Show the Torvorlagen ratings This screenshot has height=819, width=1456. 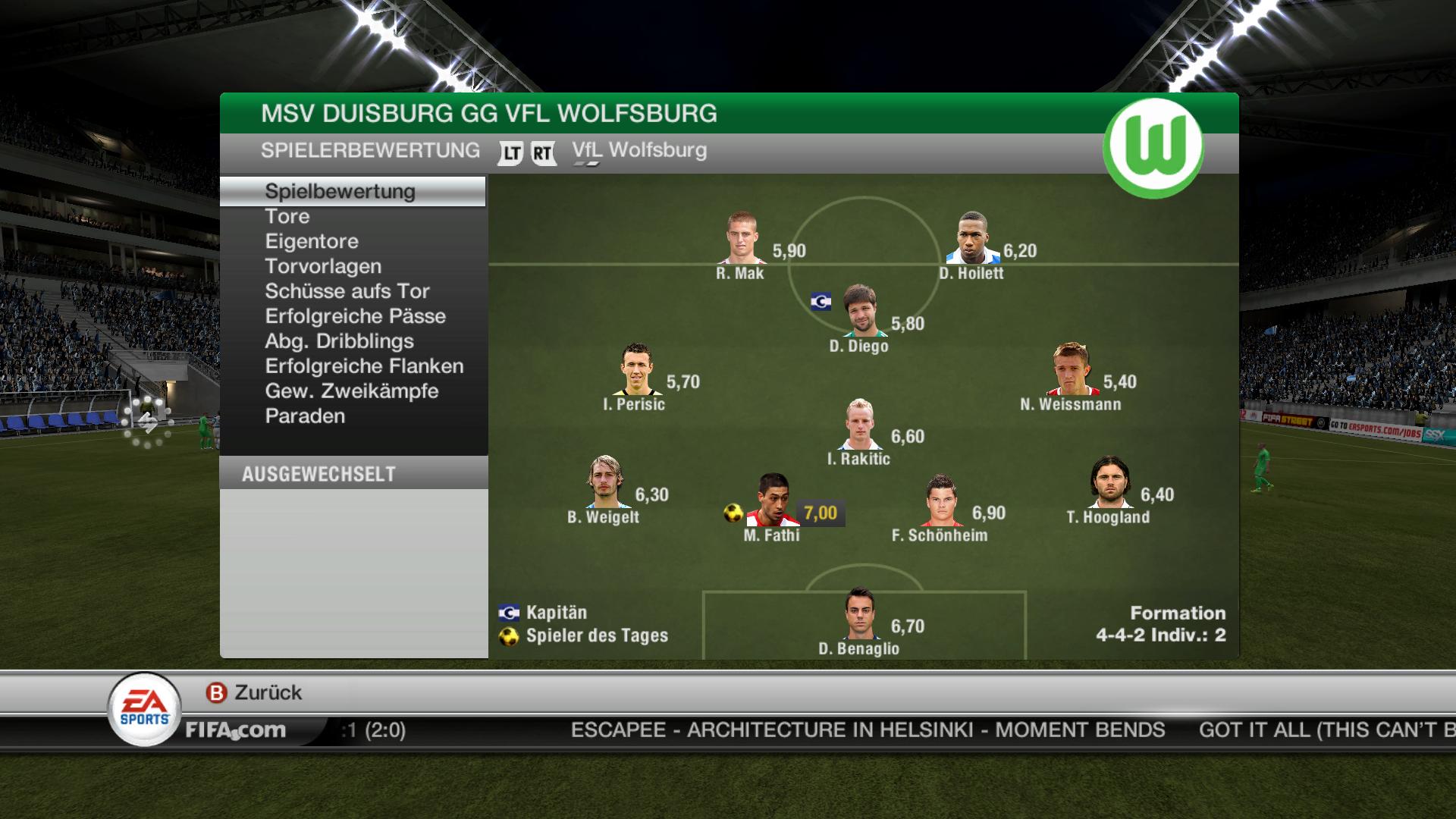323,266
